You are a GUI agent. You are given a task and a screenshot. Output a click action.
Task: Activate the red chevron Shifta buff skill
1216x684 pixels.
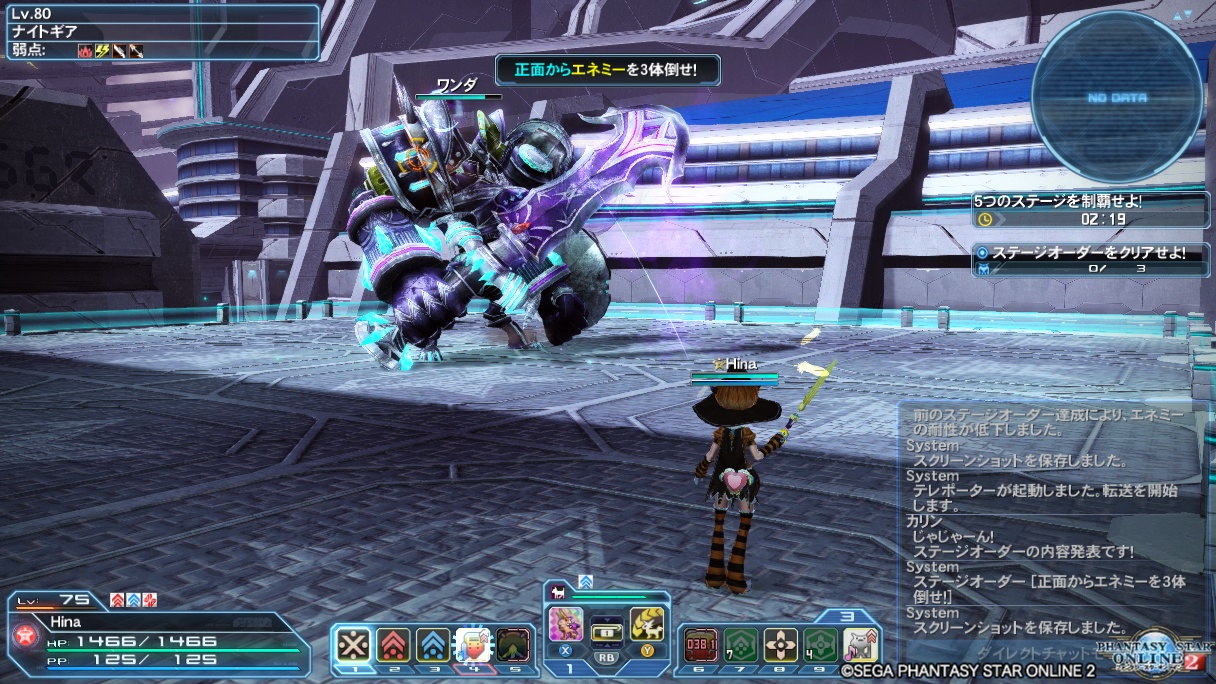393,644
